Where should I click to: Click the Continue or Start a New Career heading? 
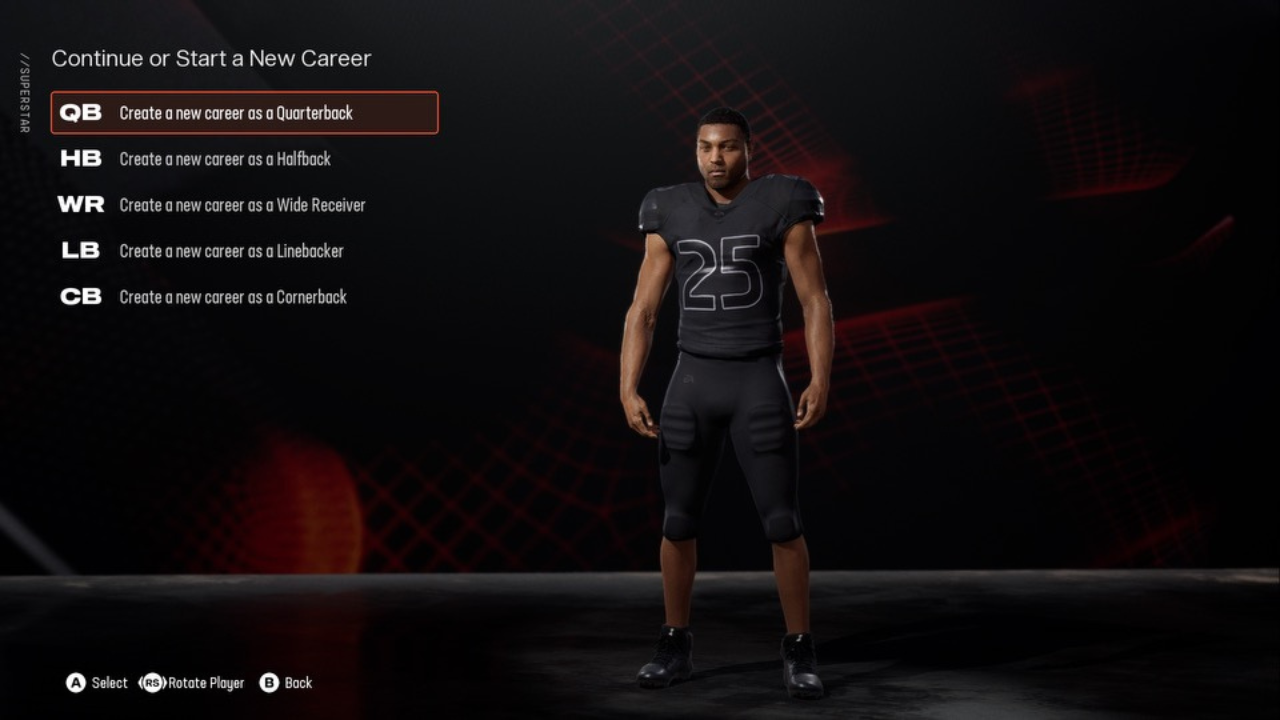point(211,59)
